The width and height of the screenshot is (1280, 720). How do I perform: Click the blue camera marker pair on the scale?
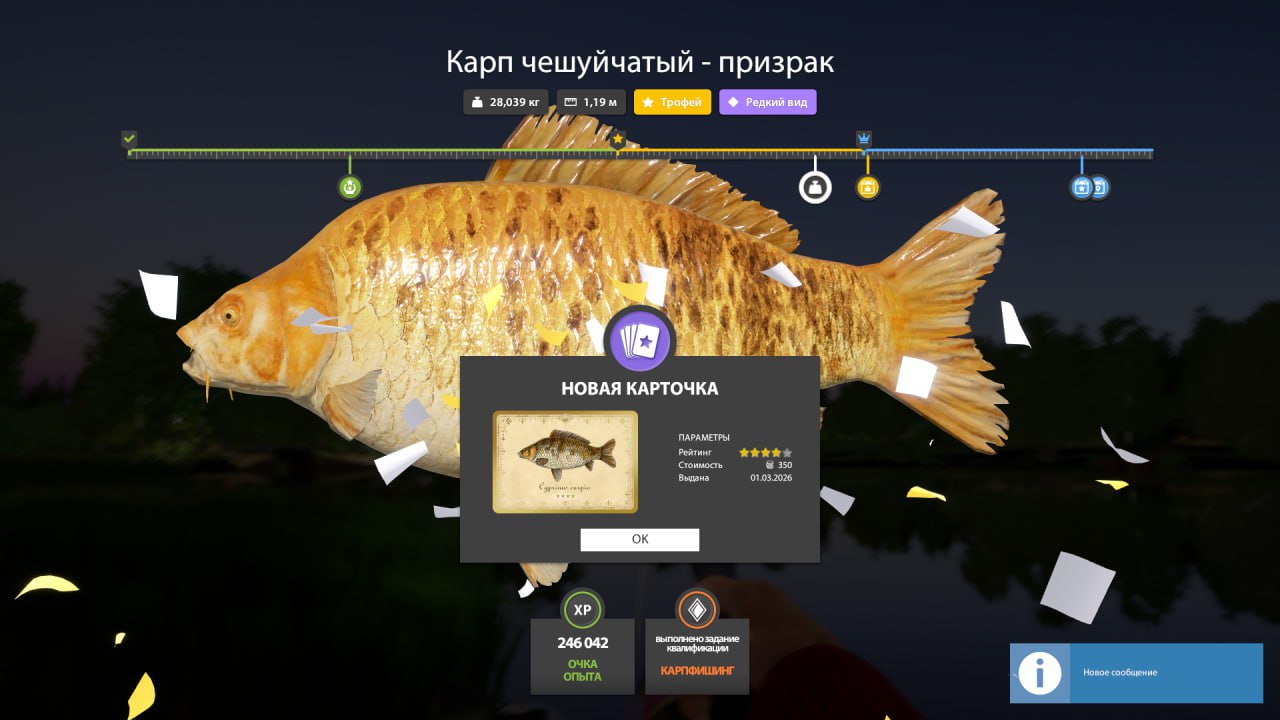pyautogui.click(x=1089, y=187)
